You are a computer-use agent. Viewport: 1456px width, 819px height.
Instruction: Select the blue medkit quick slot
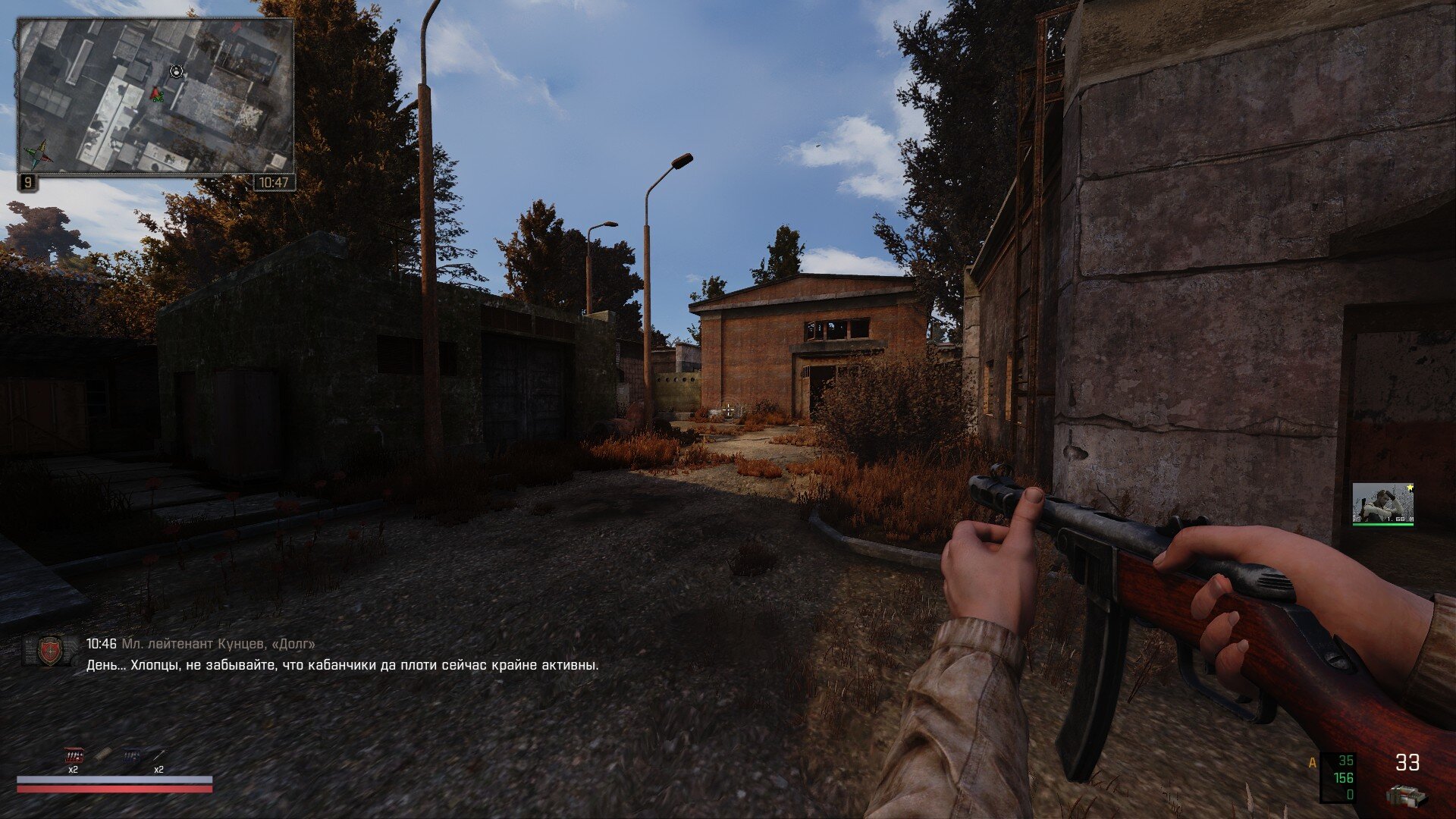pos(131,756)
